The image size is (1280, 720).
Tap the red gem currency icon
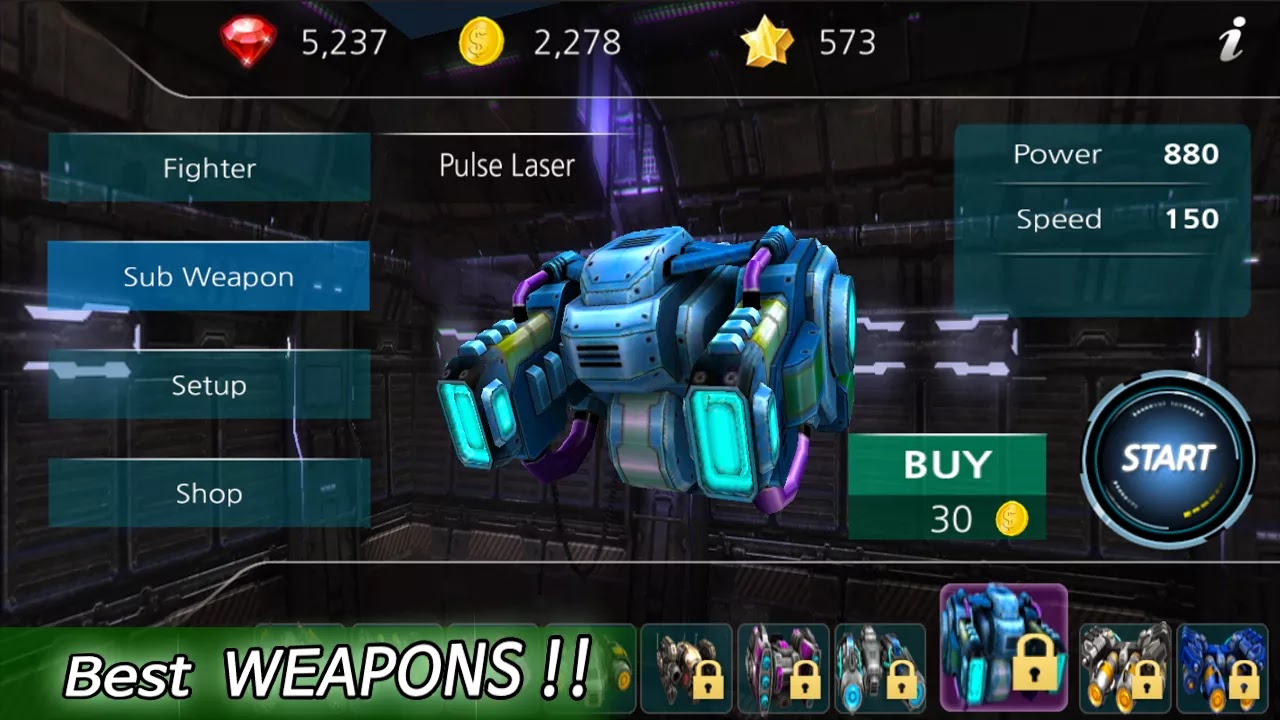click(x=248, y=43)
